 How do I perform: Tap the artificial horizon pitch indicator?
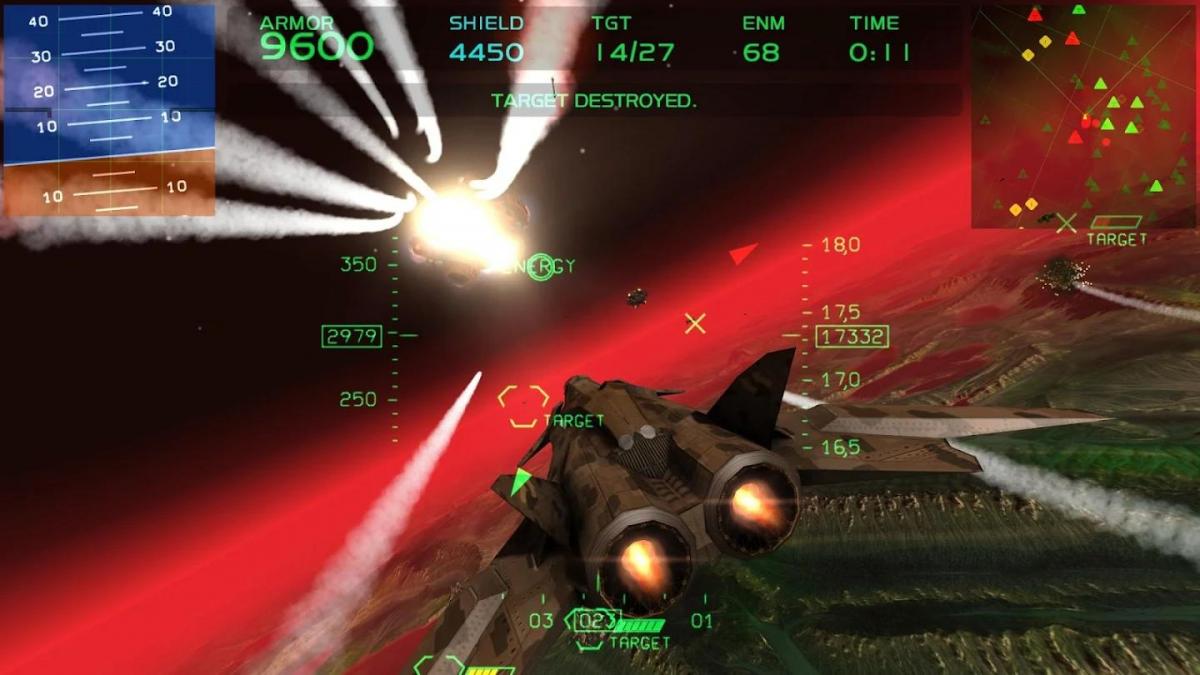pos(109,110)
